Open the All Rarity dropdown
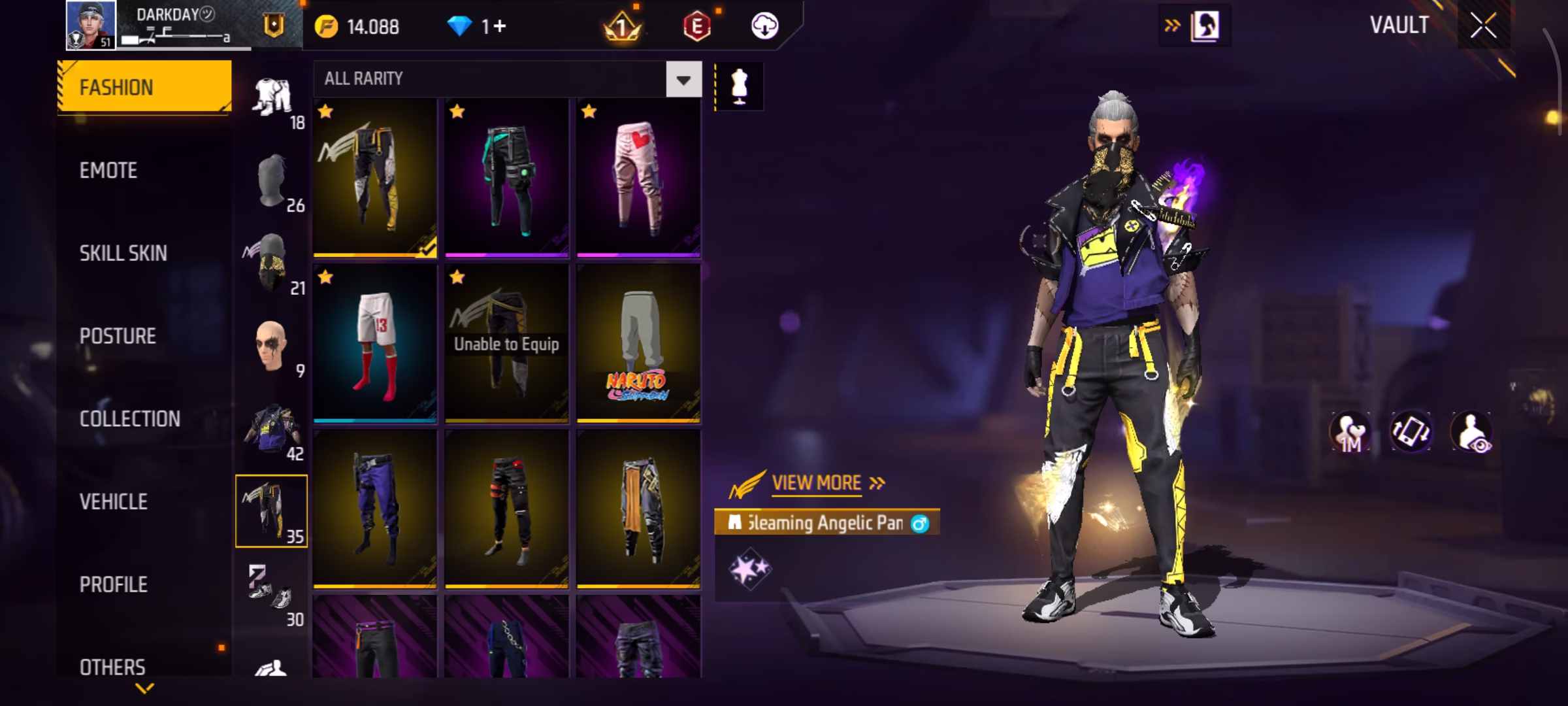The height and width of the screenshot is (706, 1568). (x=683, y=80)
